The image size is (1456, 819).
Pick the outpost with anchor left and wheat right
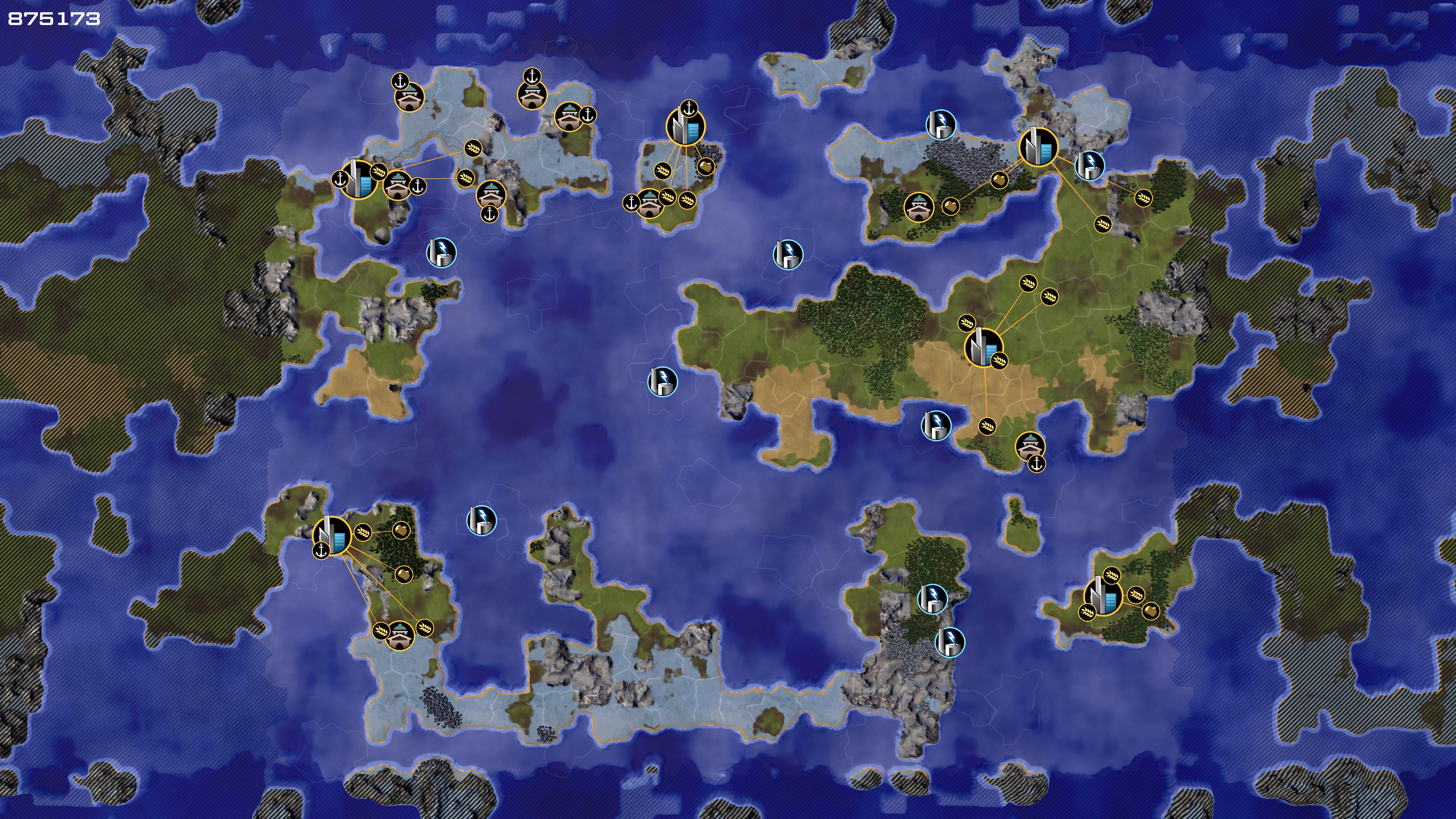click(x=650, y=204)
